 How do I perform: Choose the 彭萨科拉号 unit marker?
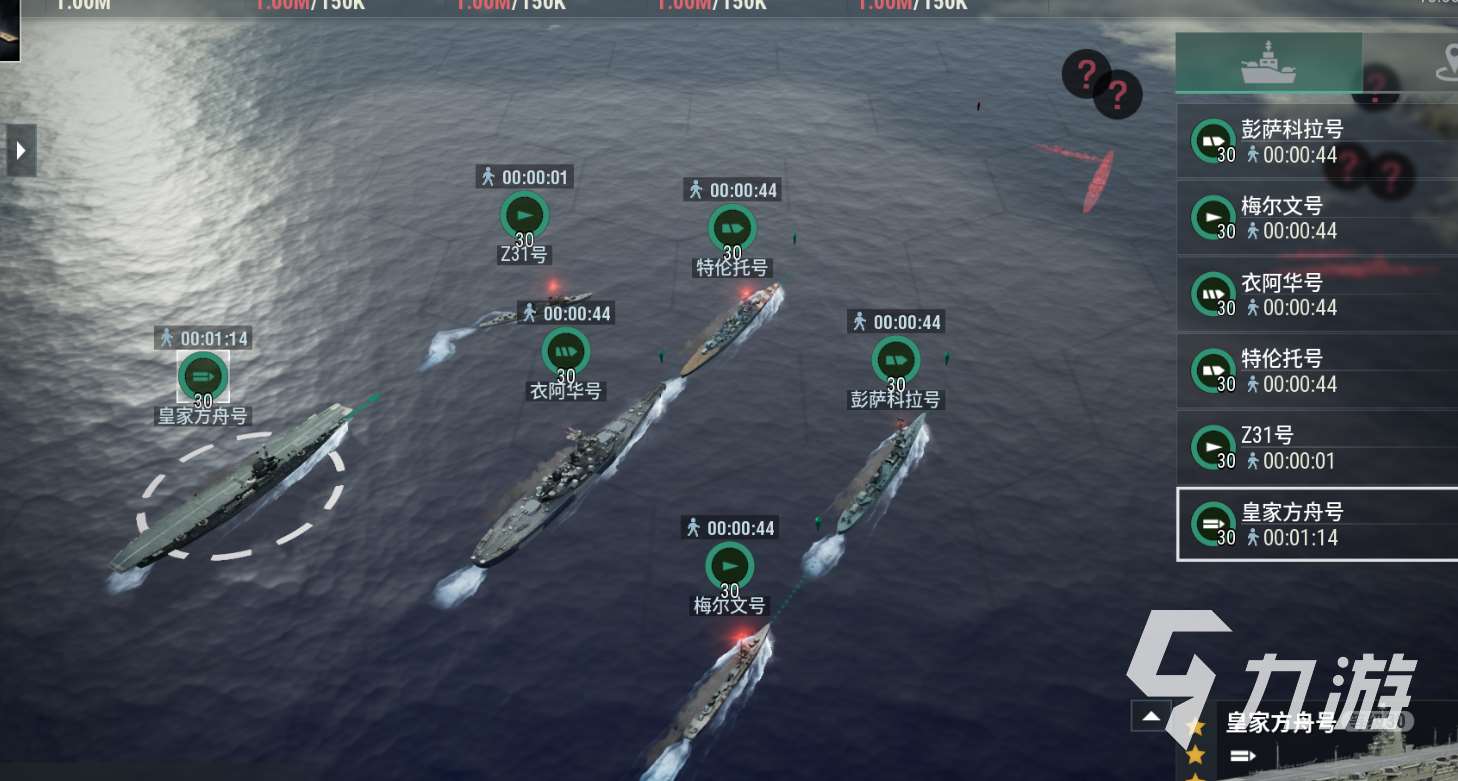895,360
